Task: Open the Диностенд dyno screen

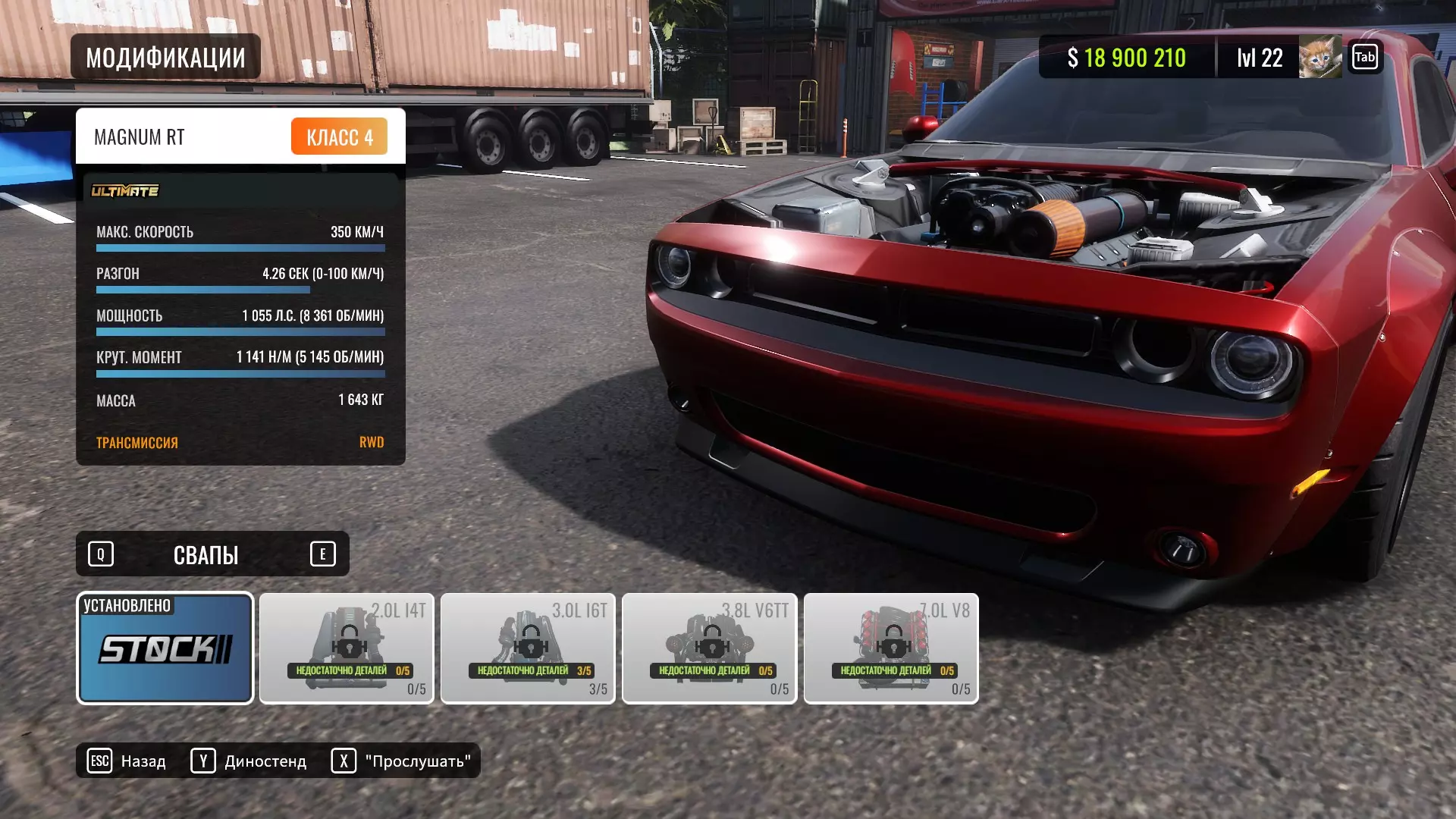Action: pyautogui.click(x=249, y=761)
